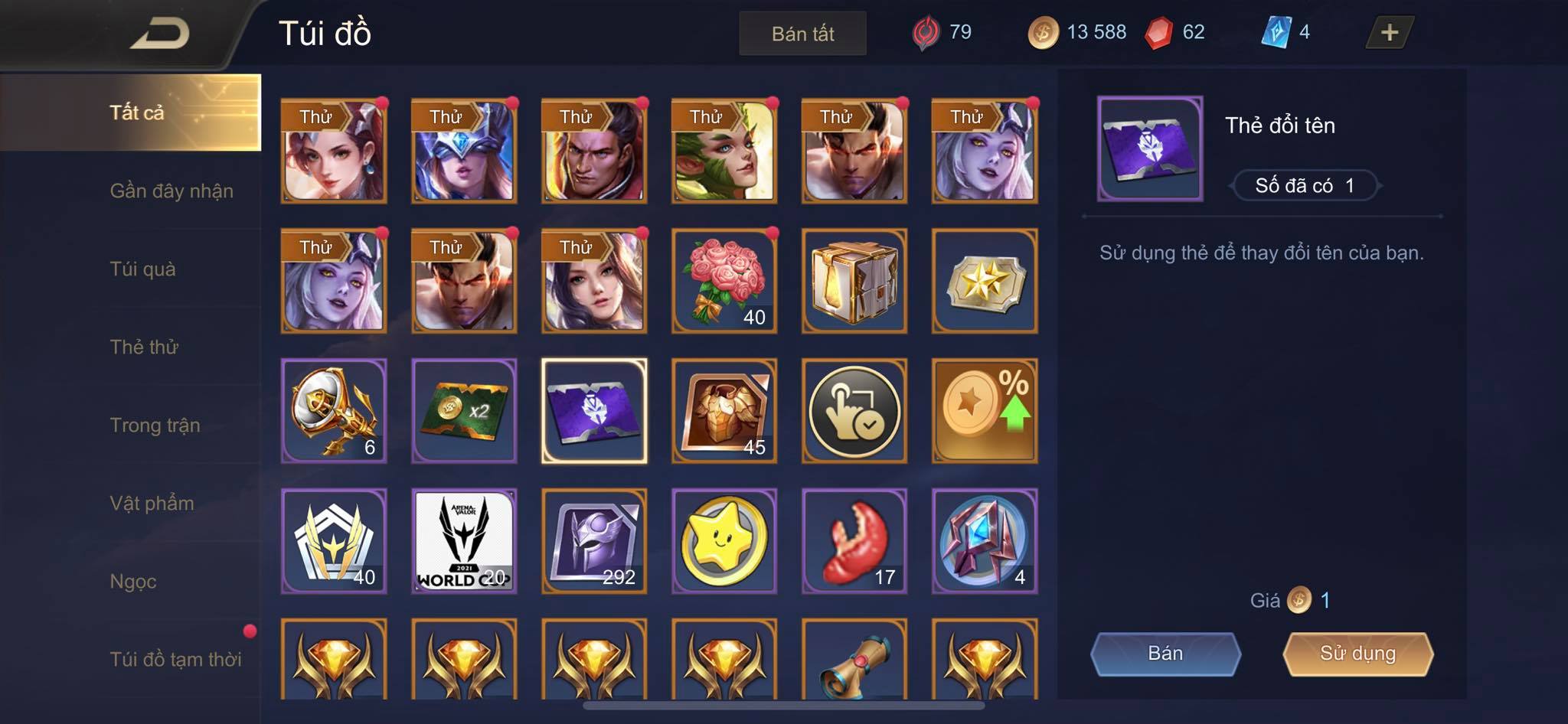This screenshot has height=724, width=1568.
Task: Tap the Bán tất sell-all button
Action: 802,34
